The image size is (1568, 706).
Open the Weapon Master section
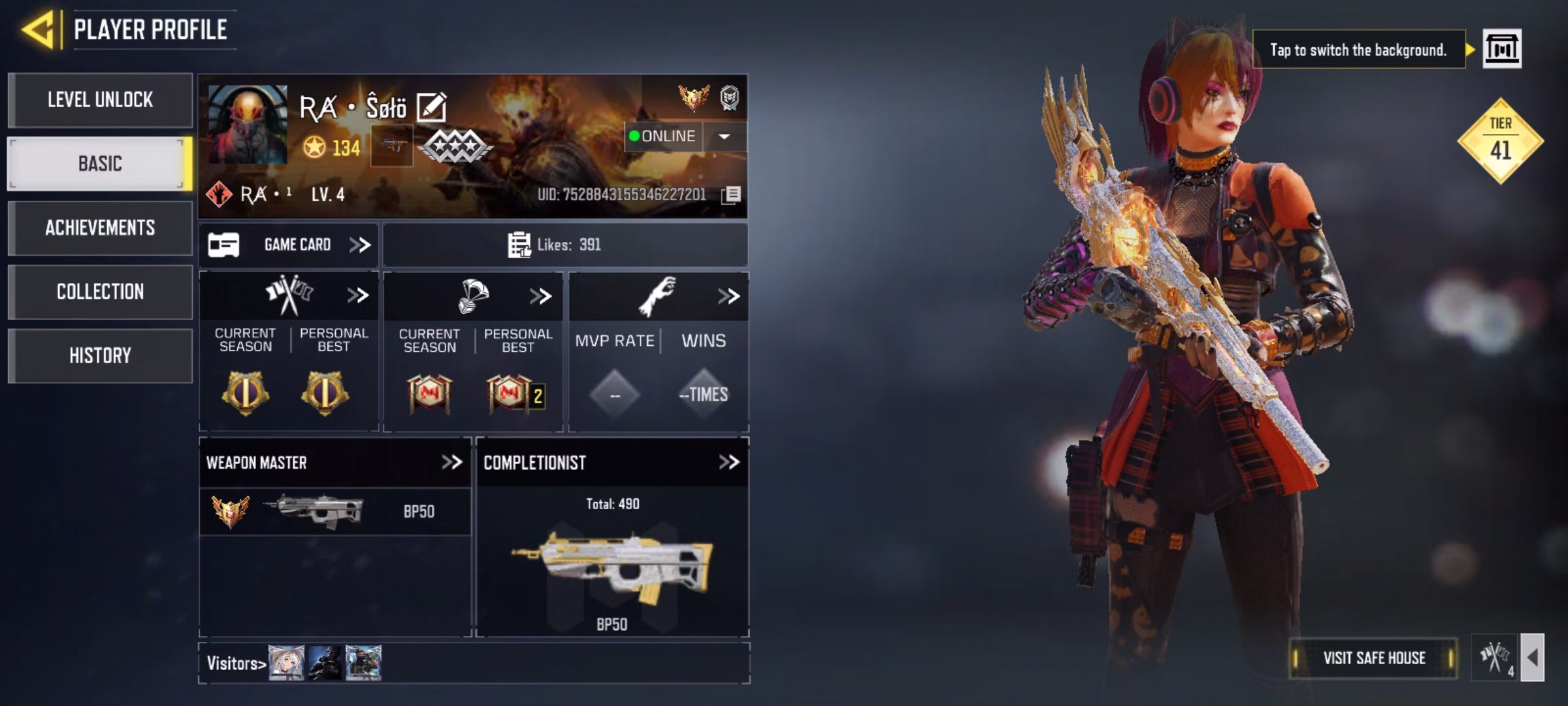pos(451,463)
